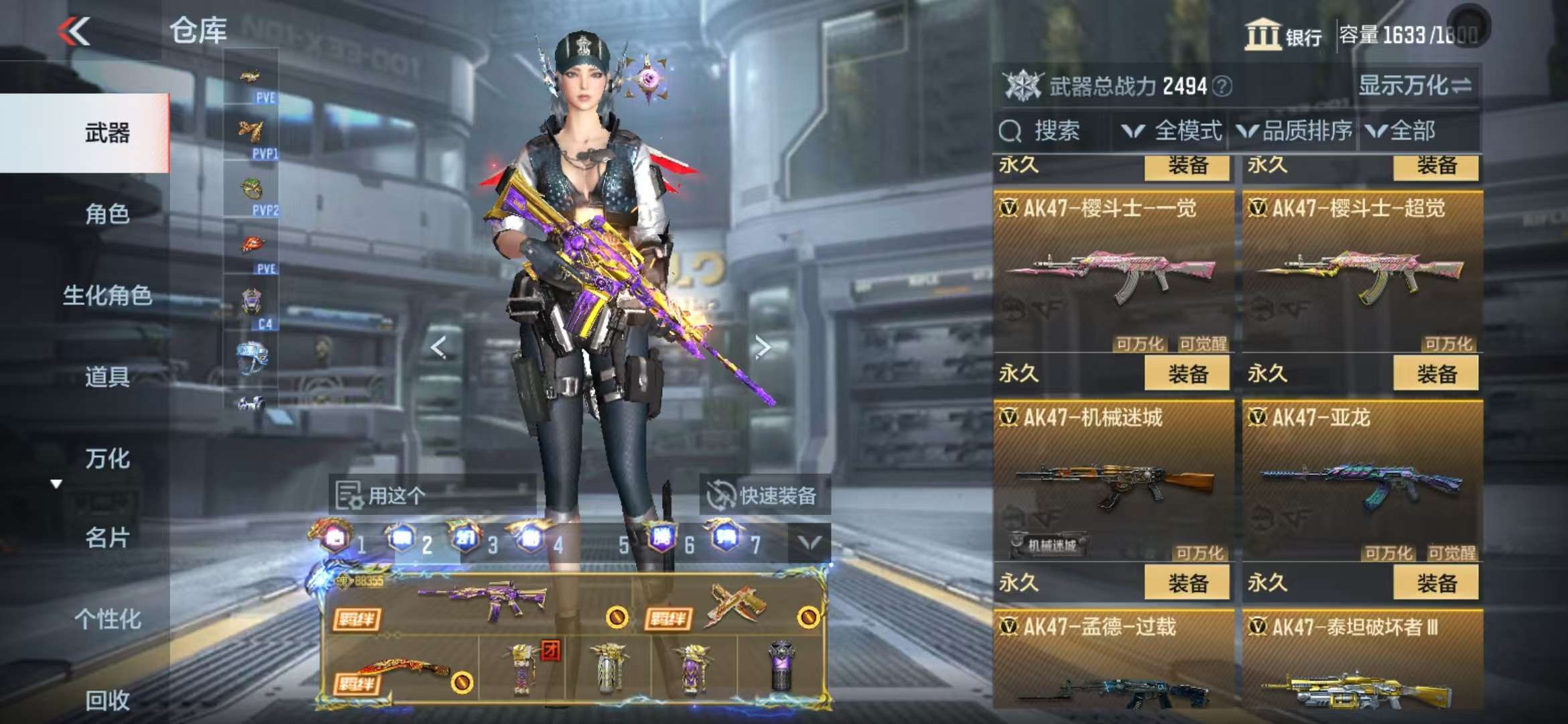Open the 万化 section
The height and width of the screenshot is (724, 1568).
(x=107, y=459)
